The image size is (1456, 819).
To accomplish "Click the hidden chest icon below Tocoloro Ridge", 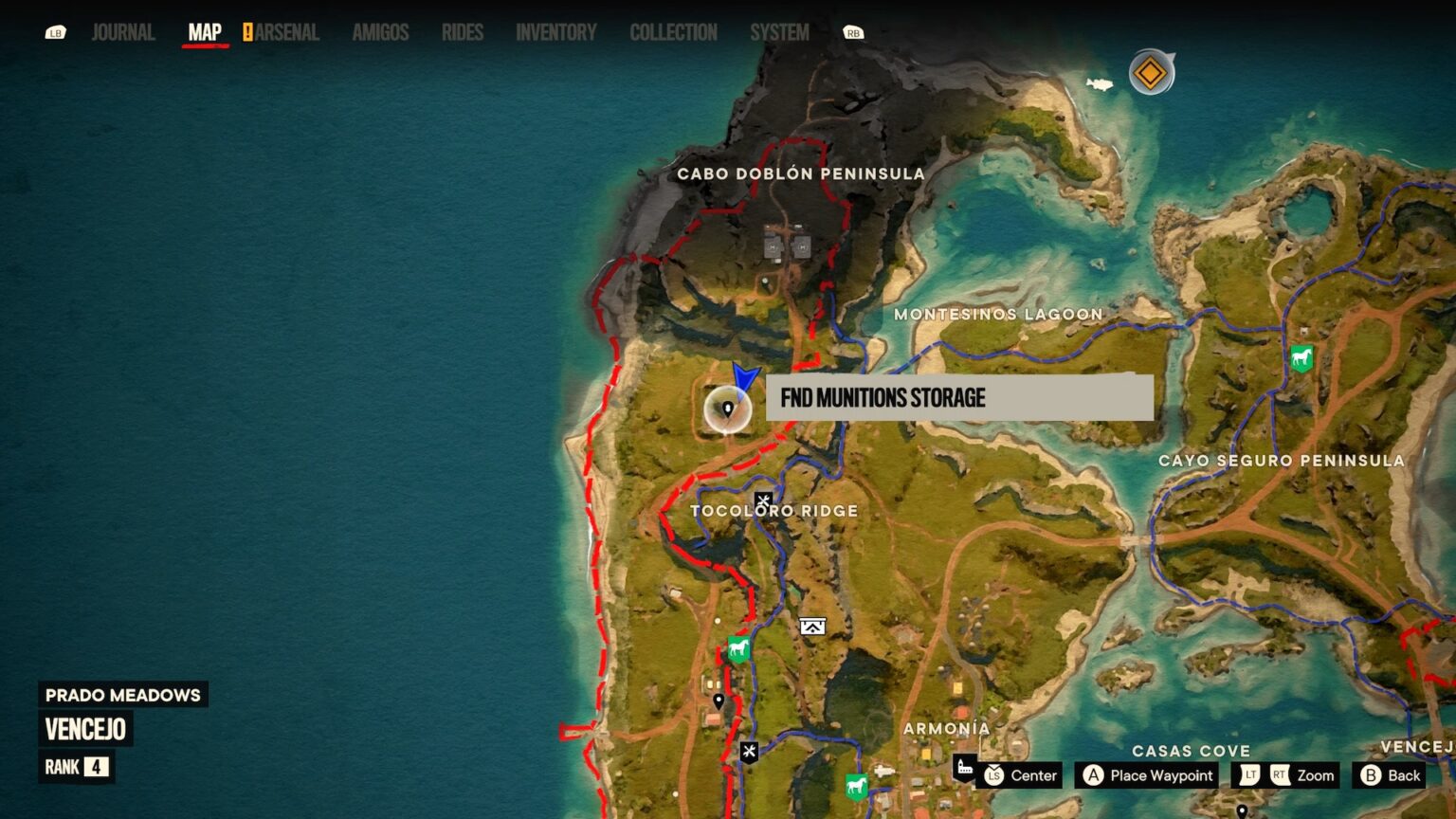I will [810, 626].
